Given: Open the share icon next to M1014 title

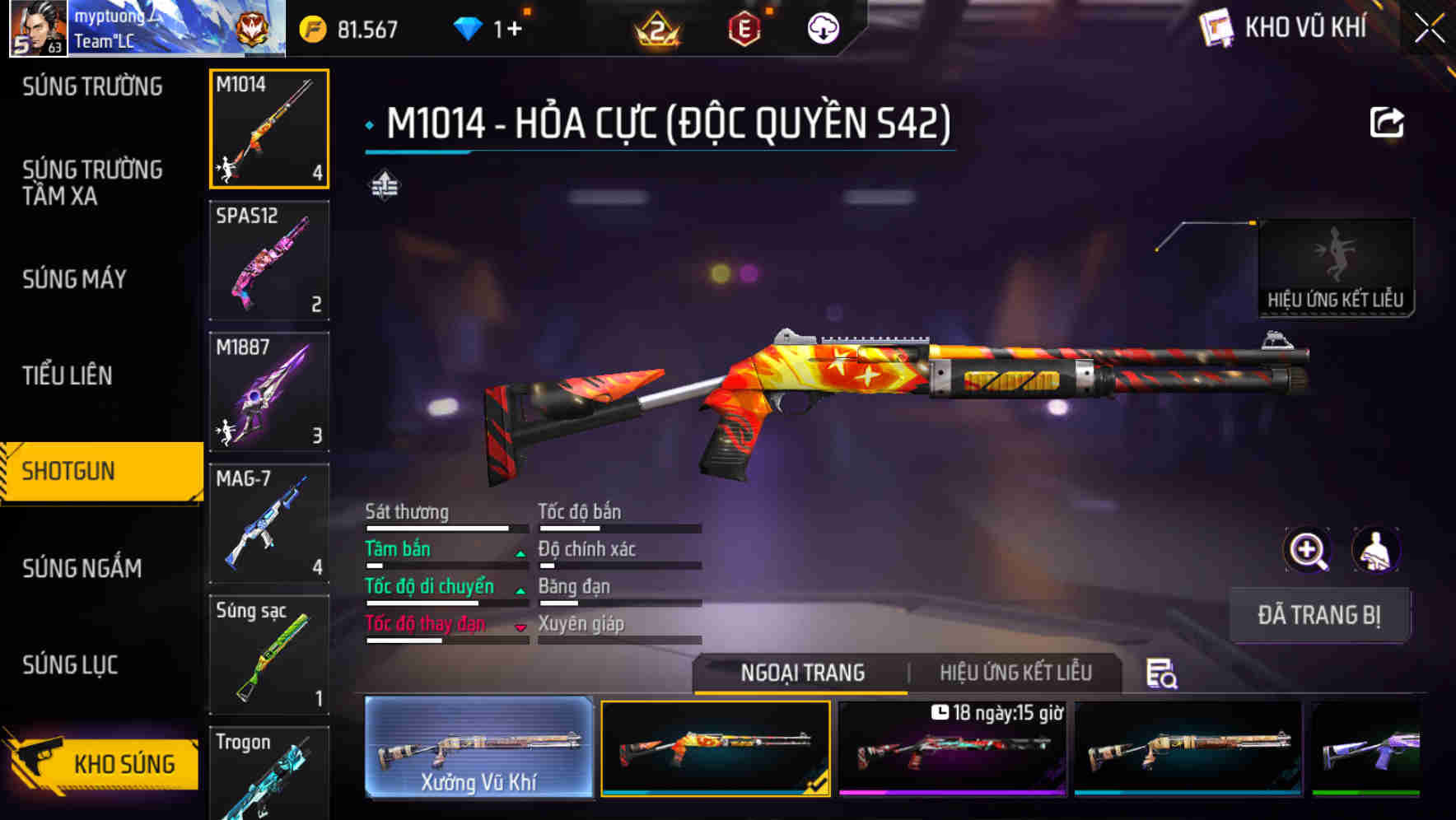Looking at the screenshot, I should (1388, 121).
